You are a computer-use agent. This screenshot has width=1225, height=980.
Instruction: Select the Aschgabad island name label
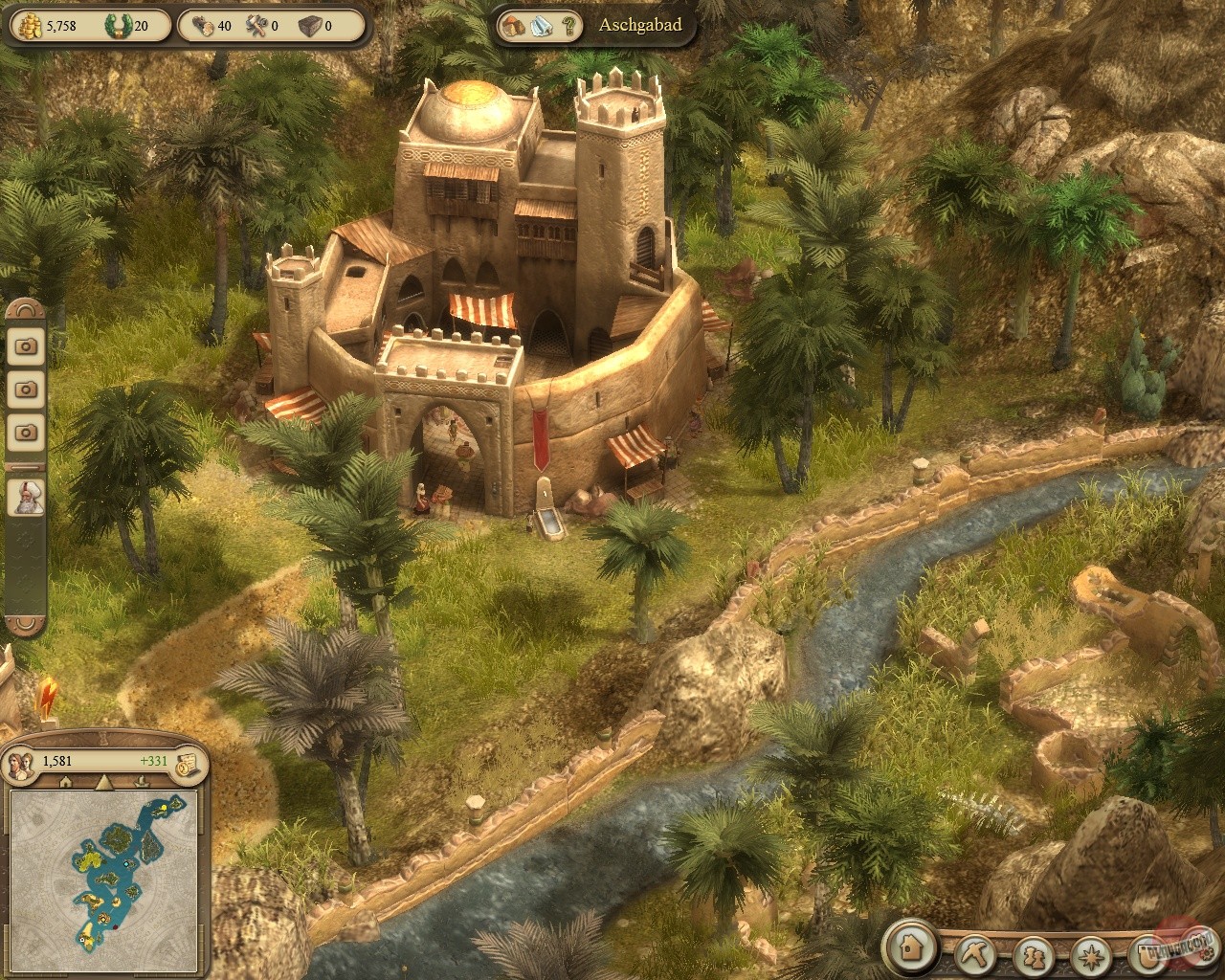coord(640,25)
